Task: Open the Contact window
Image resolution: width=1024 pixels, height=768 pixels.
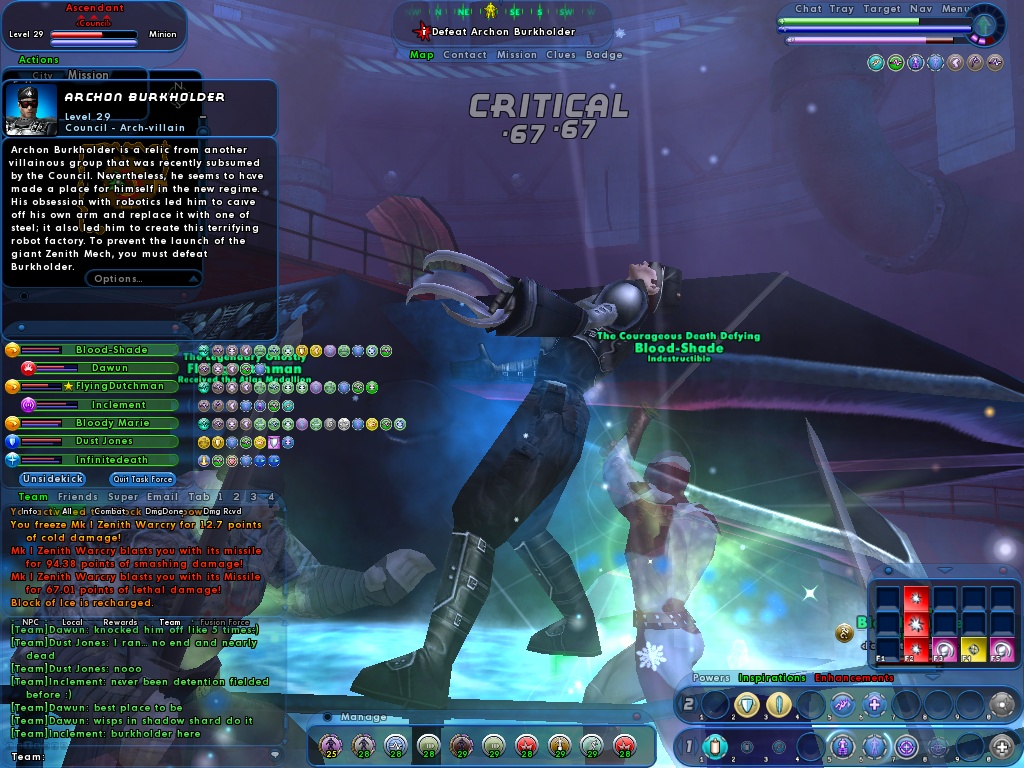Action: (465, 55)
